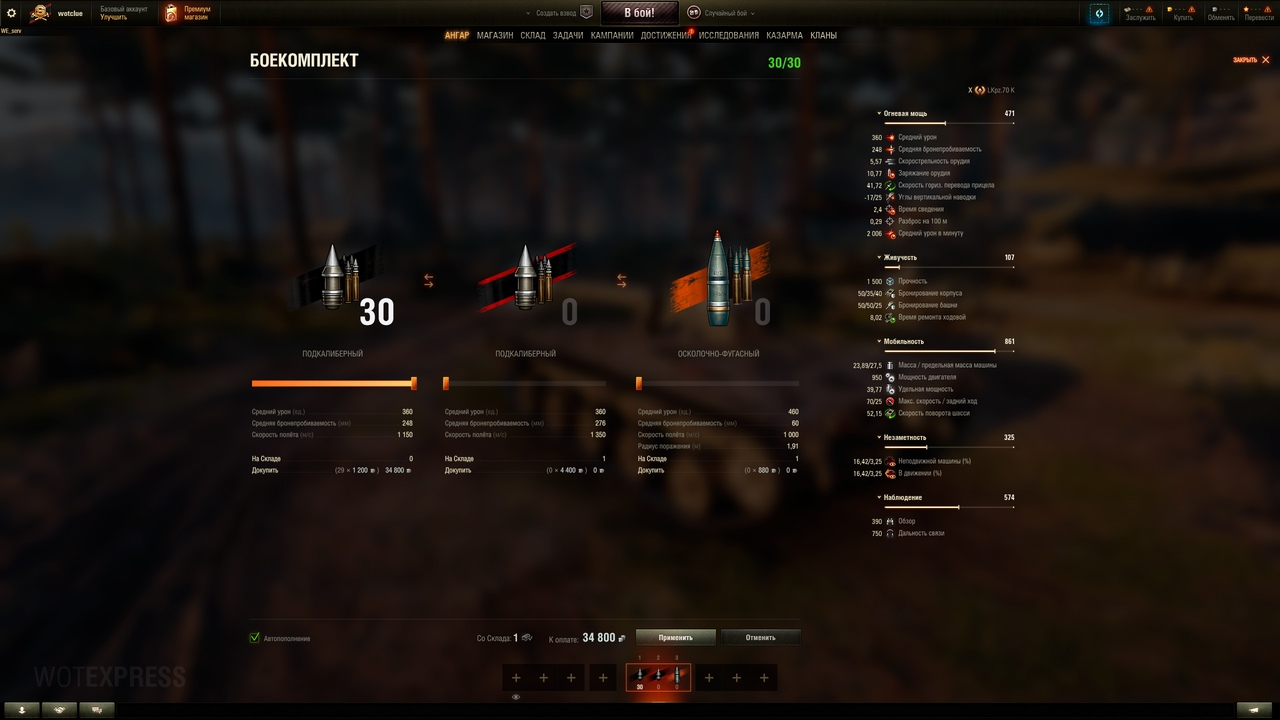Open the СКЛАД tab
The height and width of the screenshot is (720, 1280).
[x=533, y=35]
